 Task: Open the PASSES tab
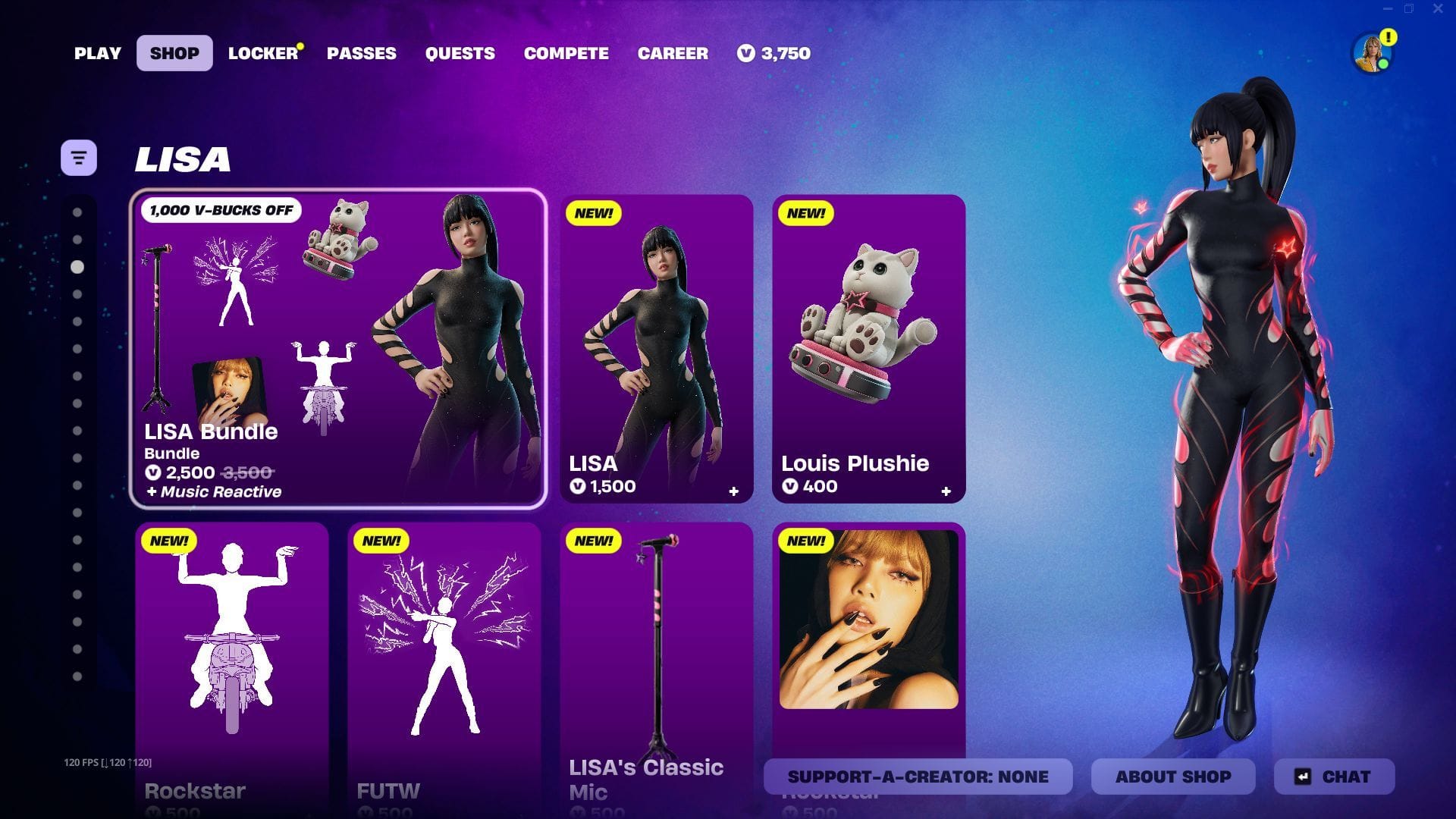tap(362, 53)
